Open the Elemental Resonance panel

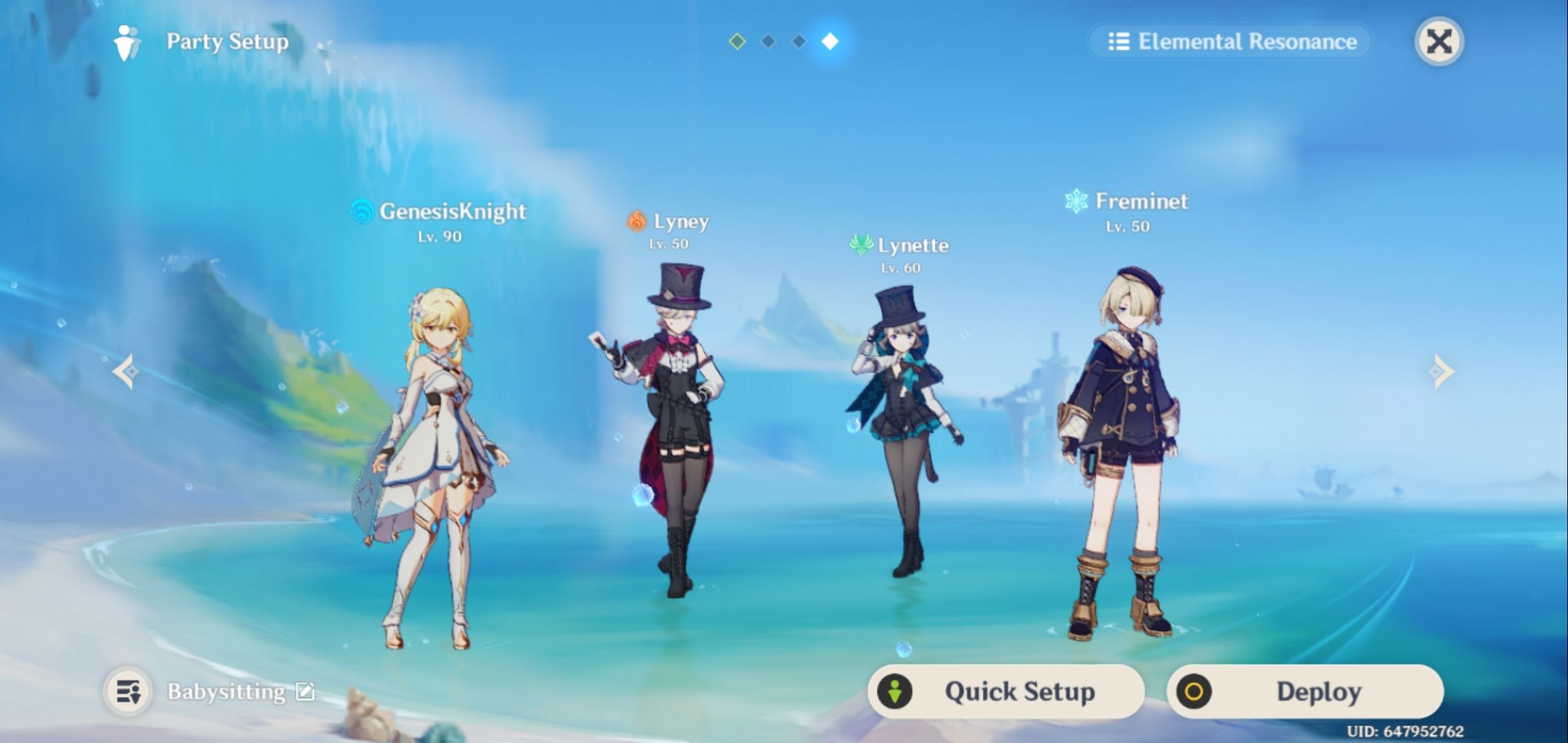[1231, 42]
